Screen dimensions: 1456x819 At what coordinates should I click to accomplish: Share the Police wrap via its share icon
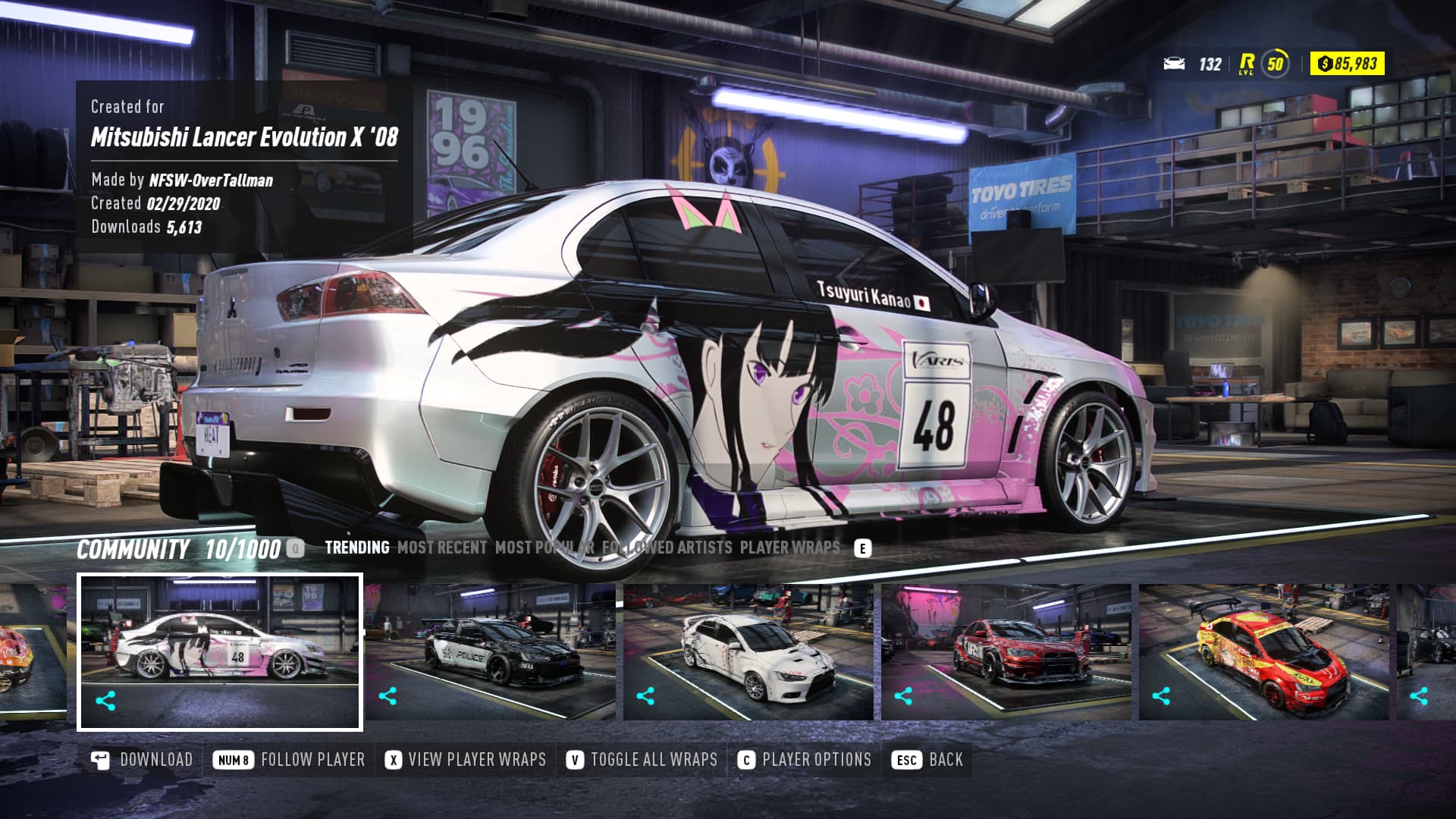388,695
